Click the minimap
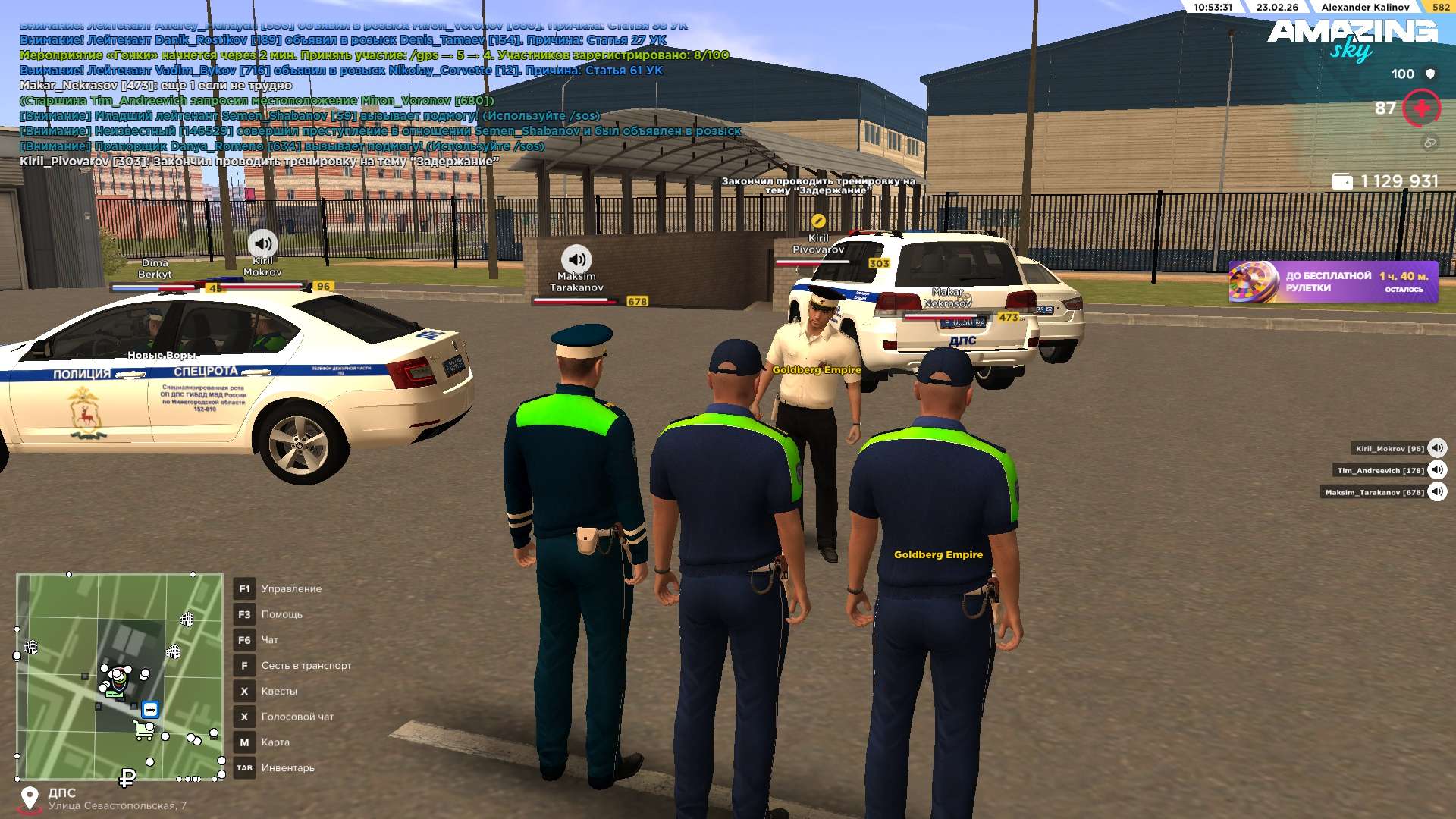The width and height of the screenshot is (1456, 819). 120,676
